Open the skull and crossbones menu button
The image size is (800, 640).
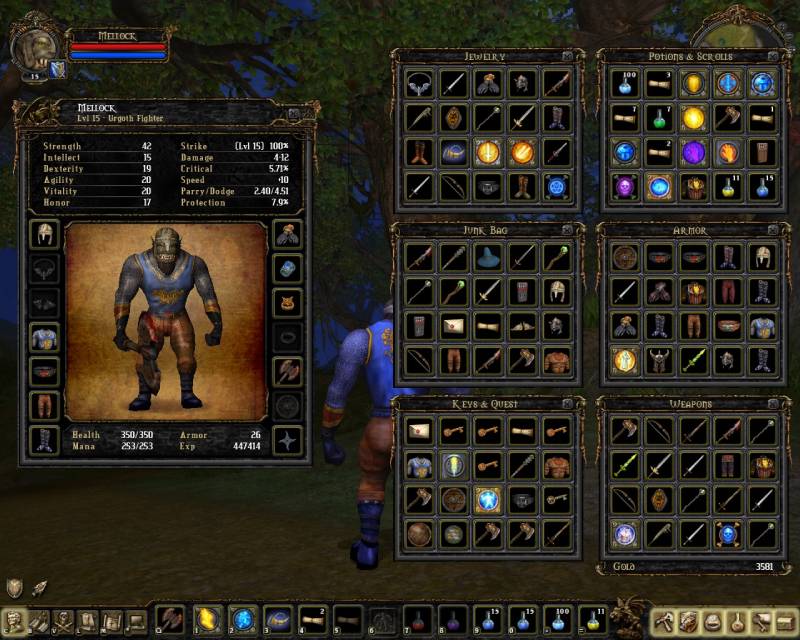[62, 621]
